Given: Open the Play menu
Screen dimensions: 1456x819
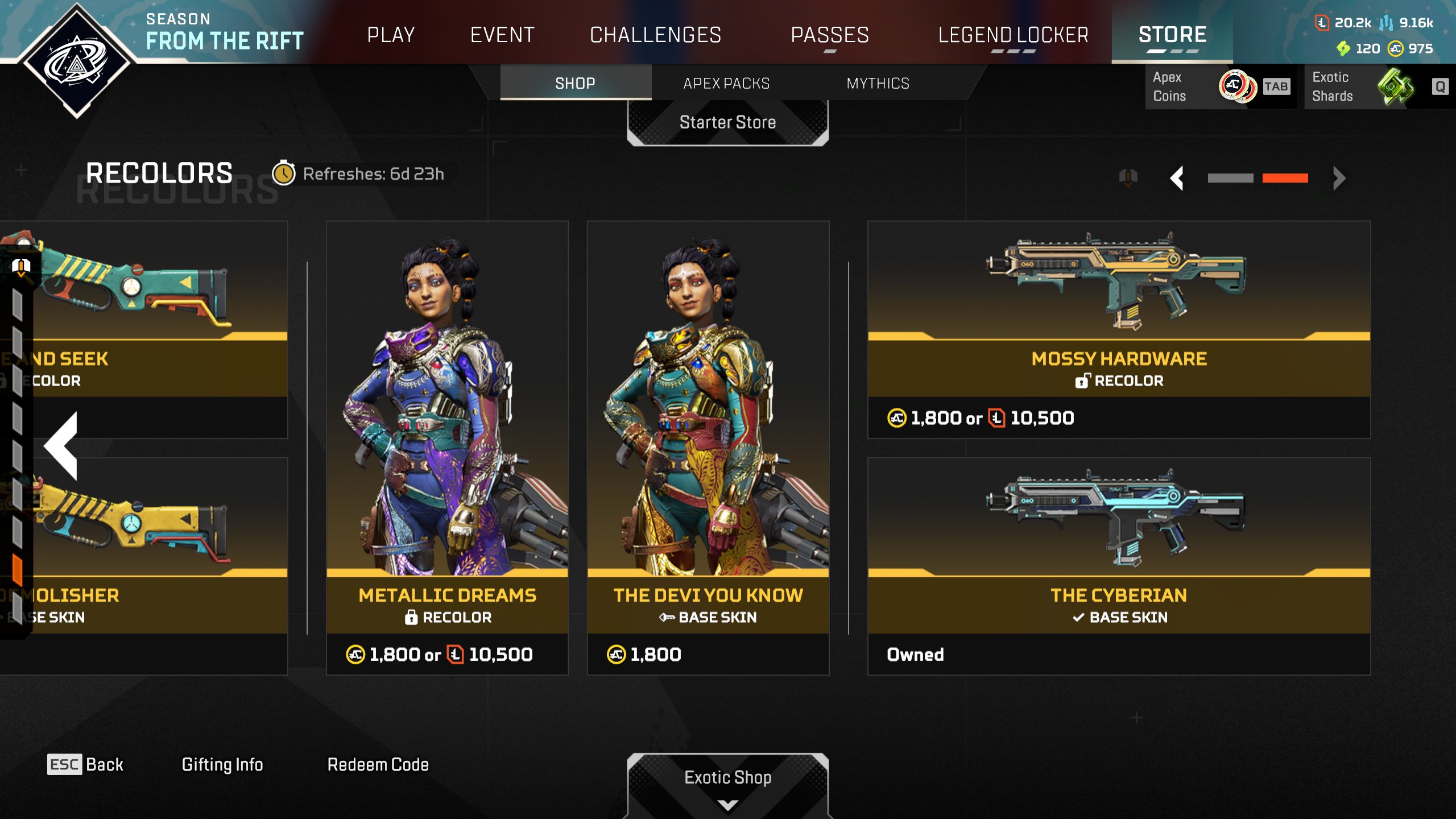Looking at the screenshot, I should [x=391, y=35].
